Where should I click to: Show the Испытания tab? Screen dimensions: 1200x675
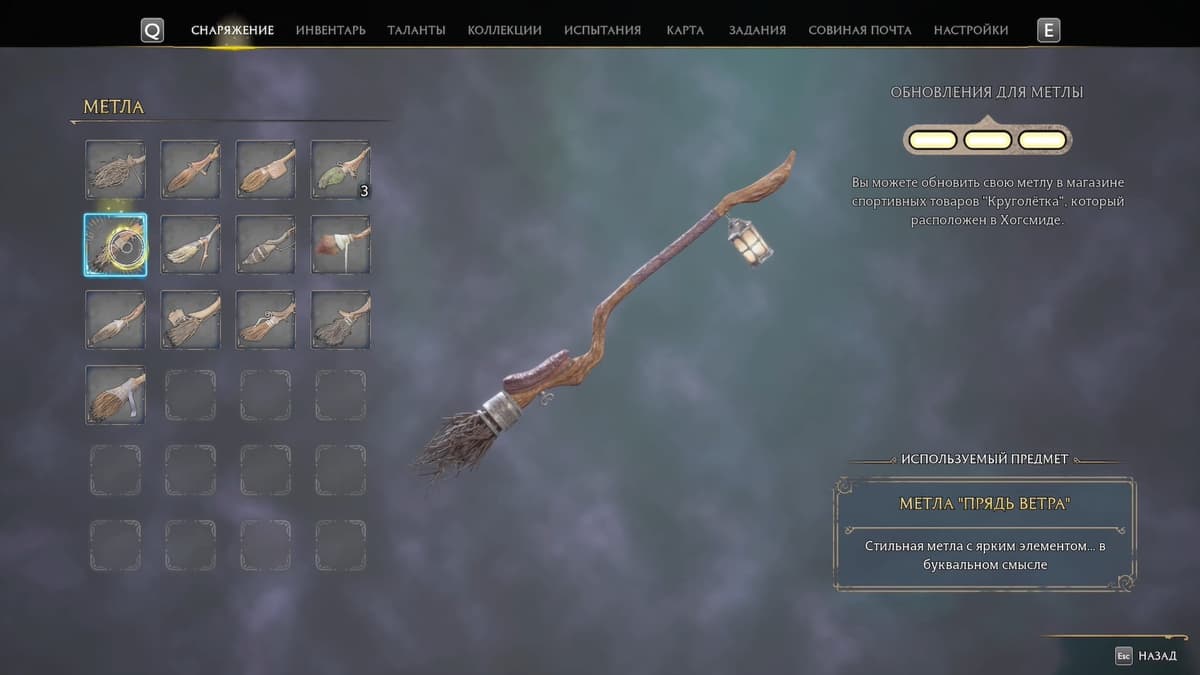602,30
